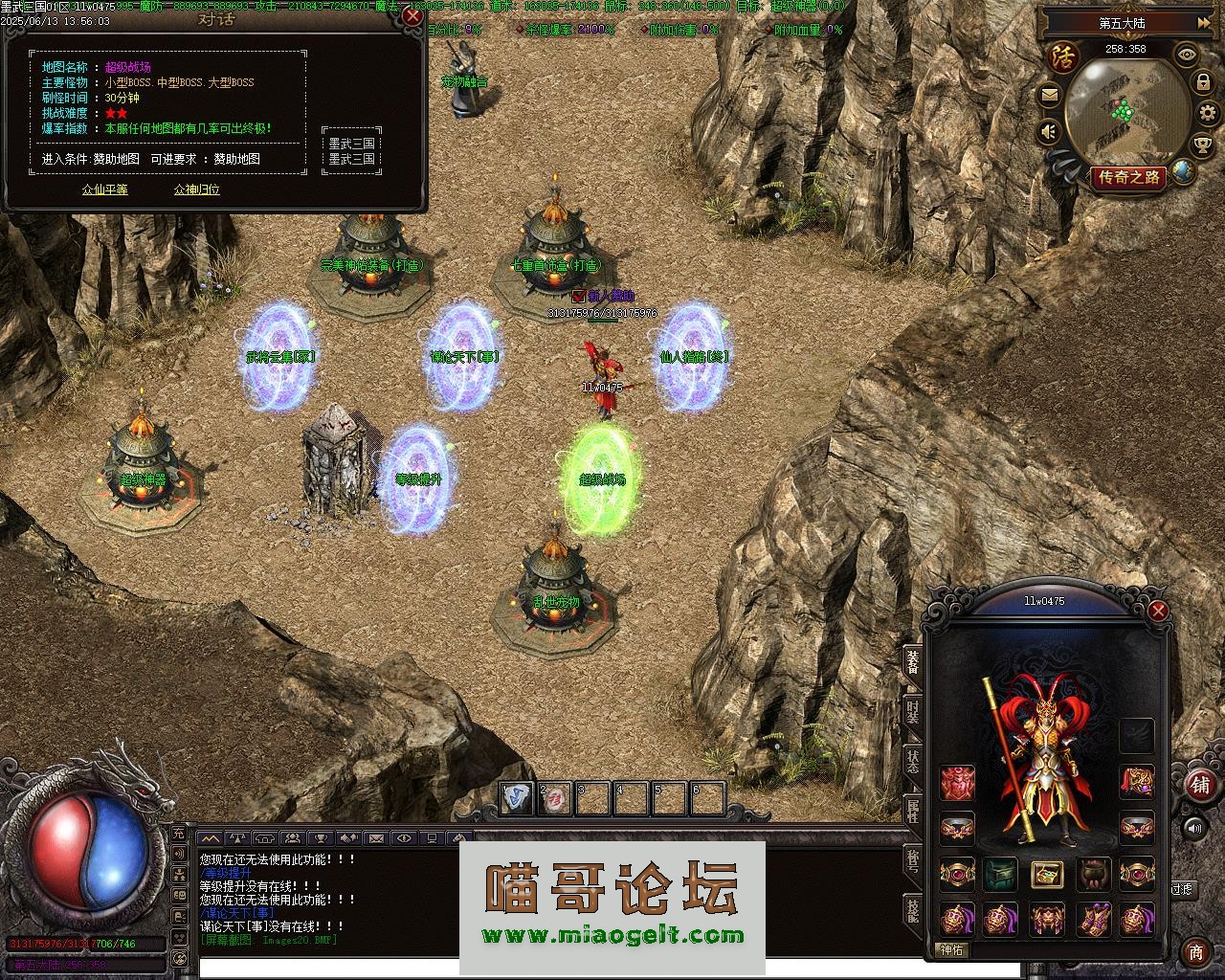Open the 铺 shop button
The width and height of the screenshot is (1225, 980).
[1198, 784]
